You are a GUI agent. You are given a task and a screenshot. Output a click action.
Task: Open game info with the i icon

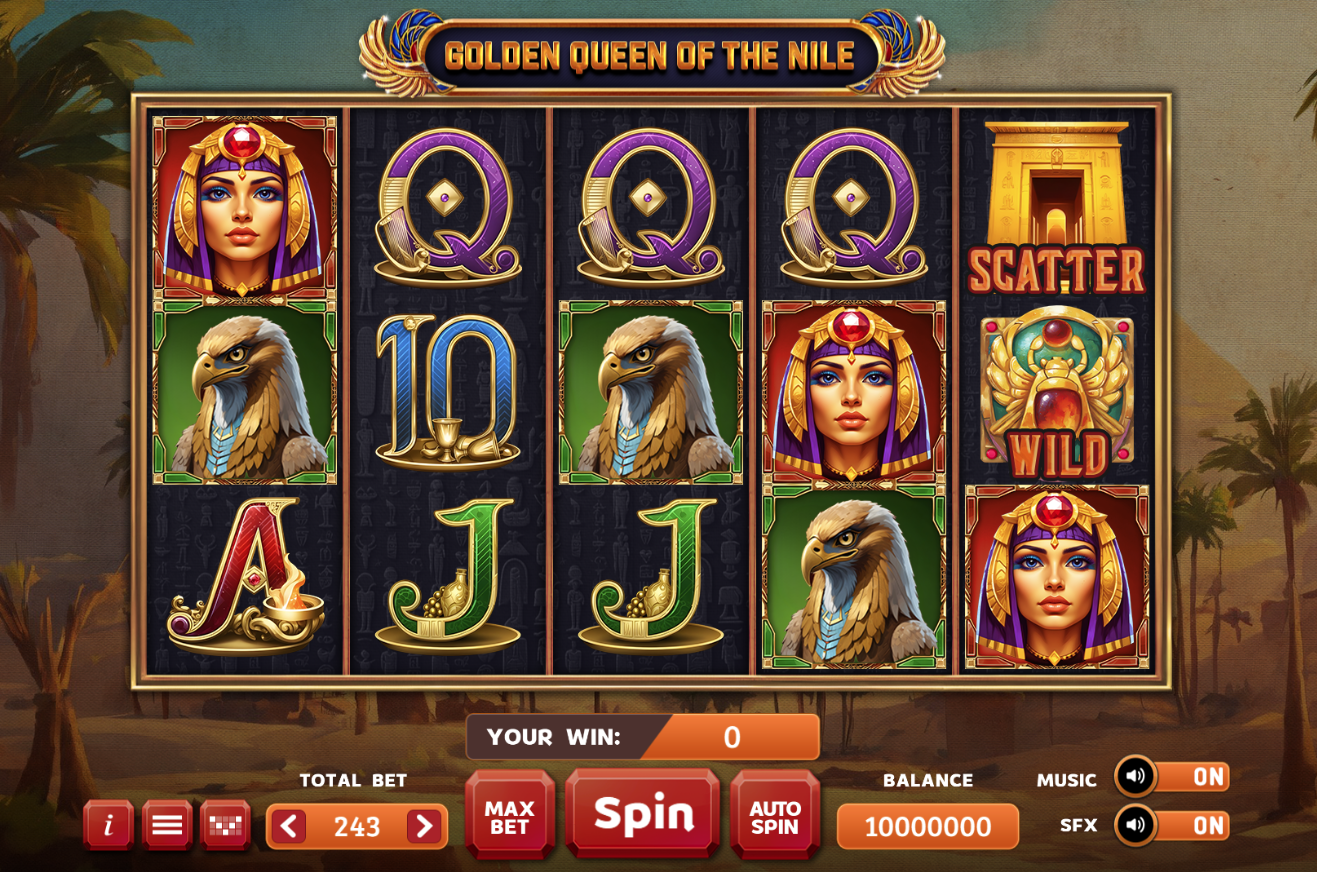108,826
